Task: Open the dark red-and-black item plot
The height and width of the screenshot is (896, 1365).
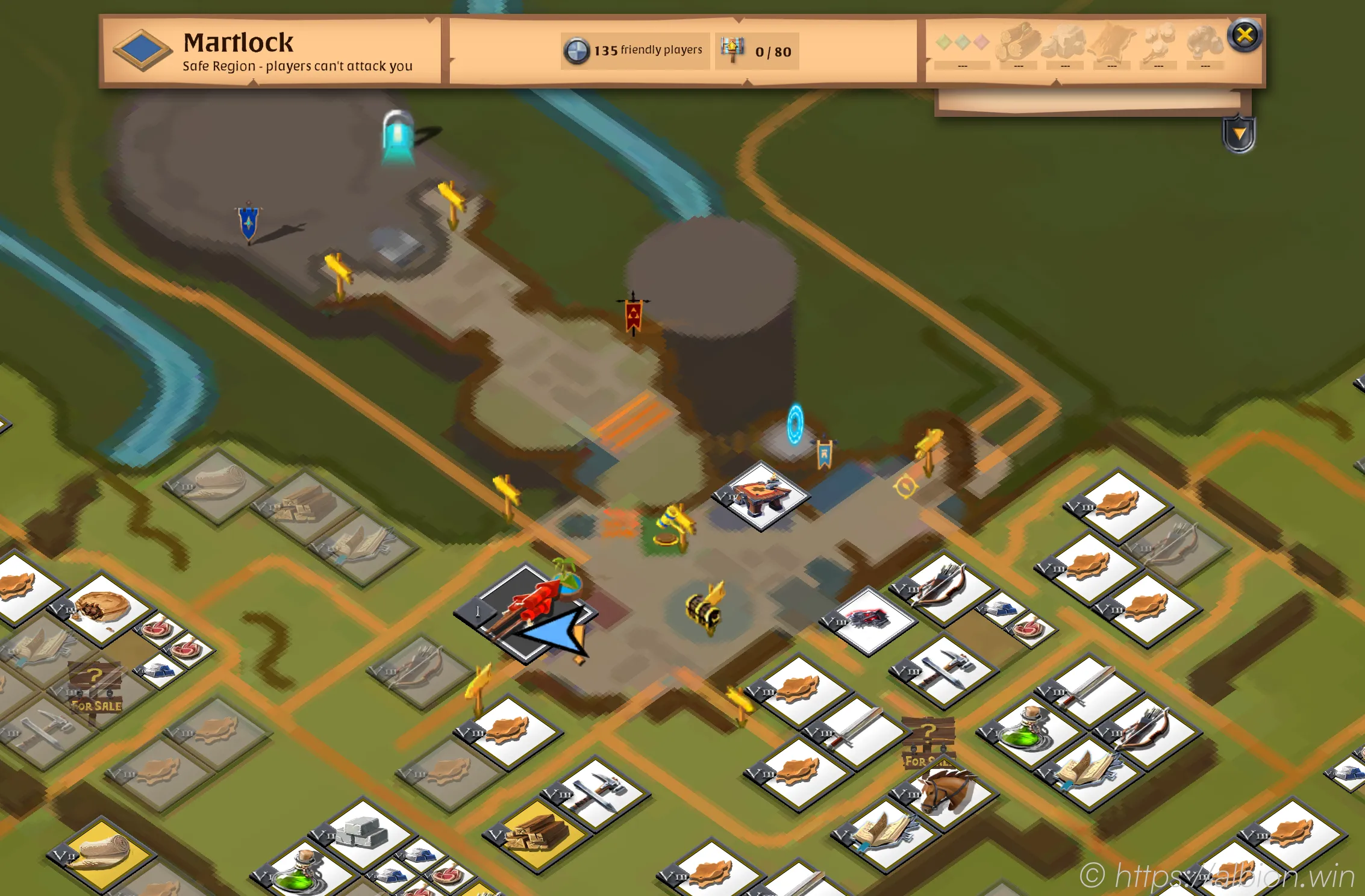Action: pos(868,619)
